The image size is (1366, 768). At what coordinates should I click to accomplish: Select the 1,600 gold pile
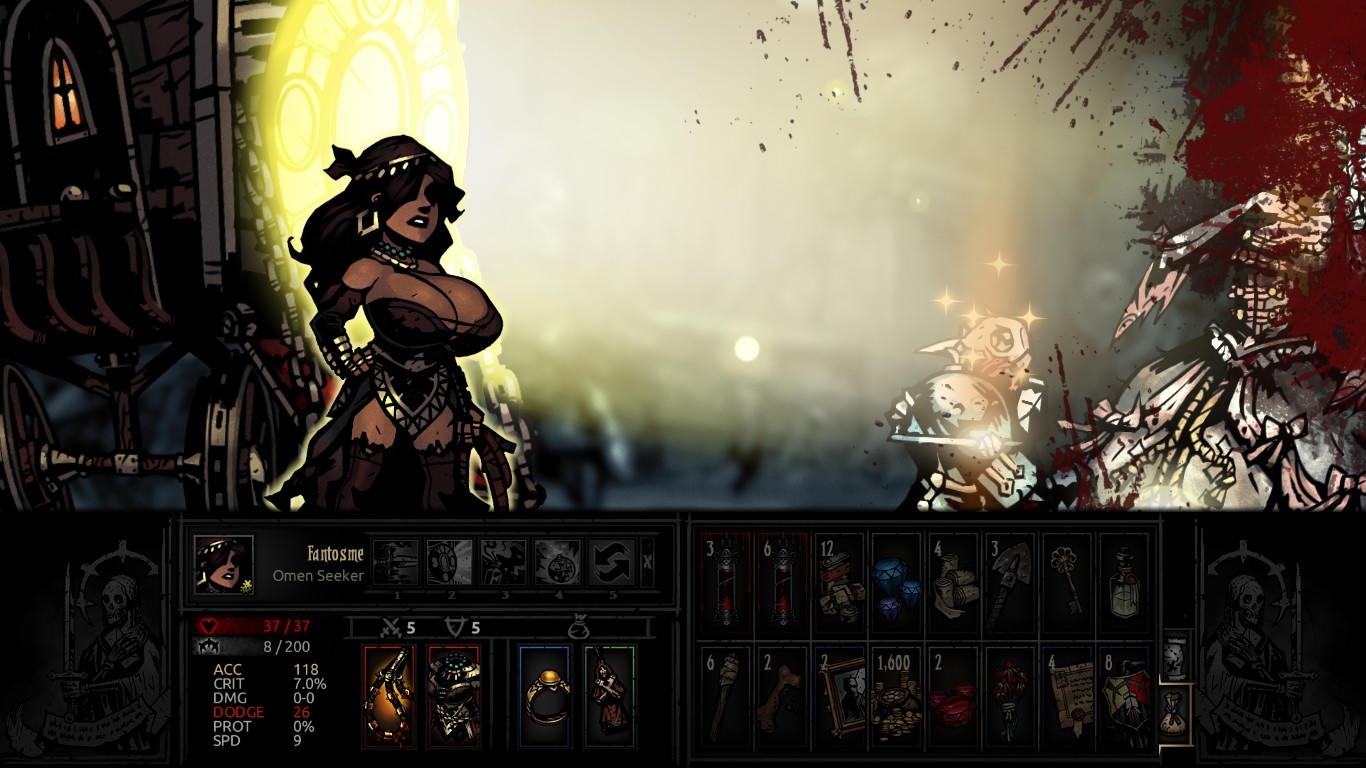pos(895,696)
